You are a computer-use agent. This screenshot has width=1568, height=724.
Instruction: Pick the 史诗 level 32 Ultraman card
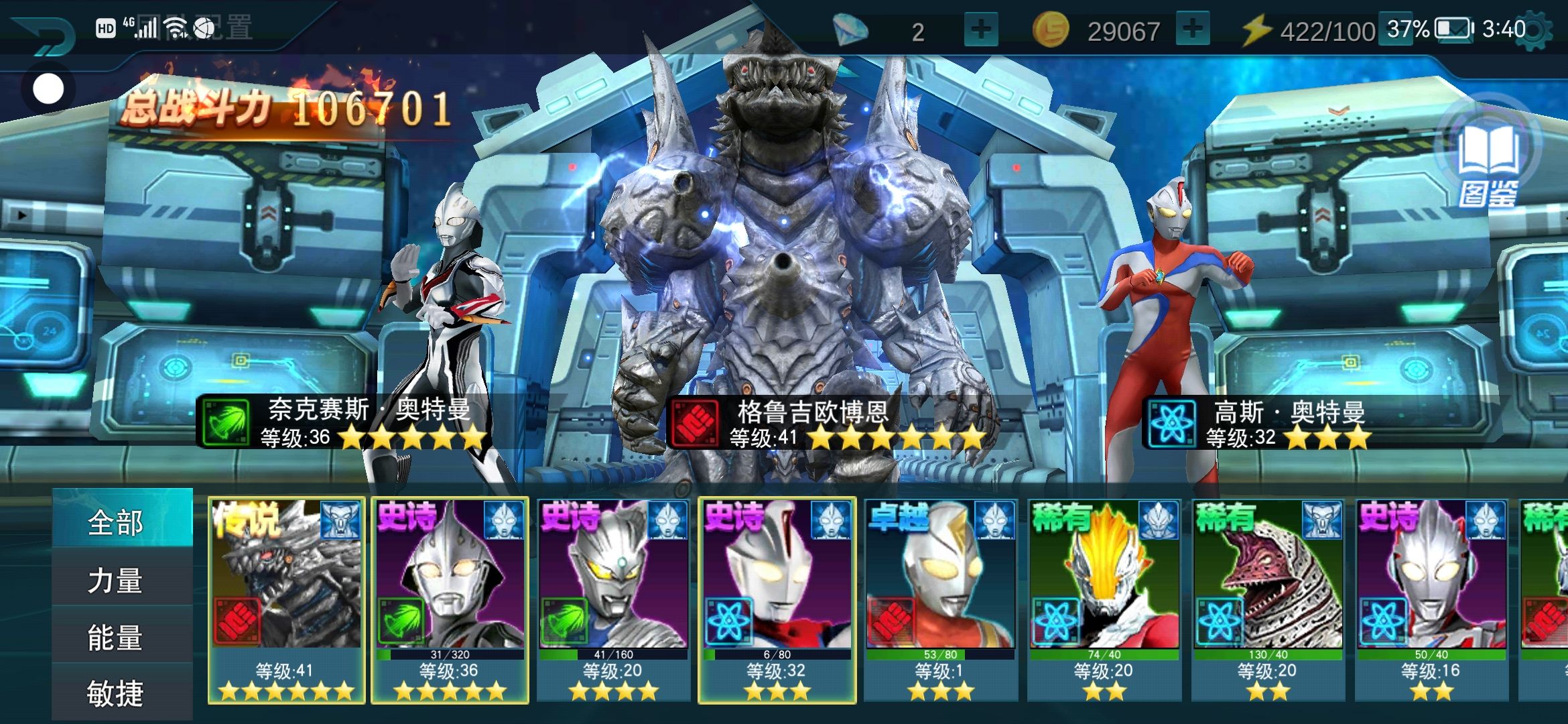pyautogui.click(x=777, y=600)
